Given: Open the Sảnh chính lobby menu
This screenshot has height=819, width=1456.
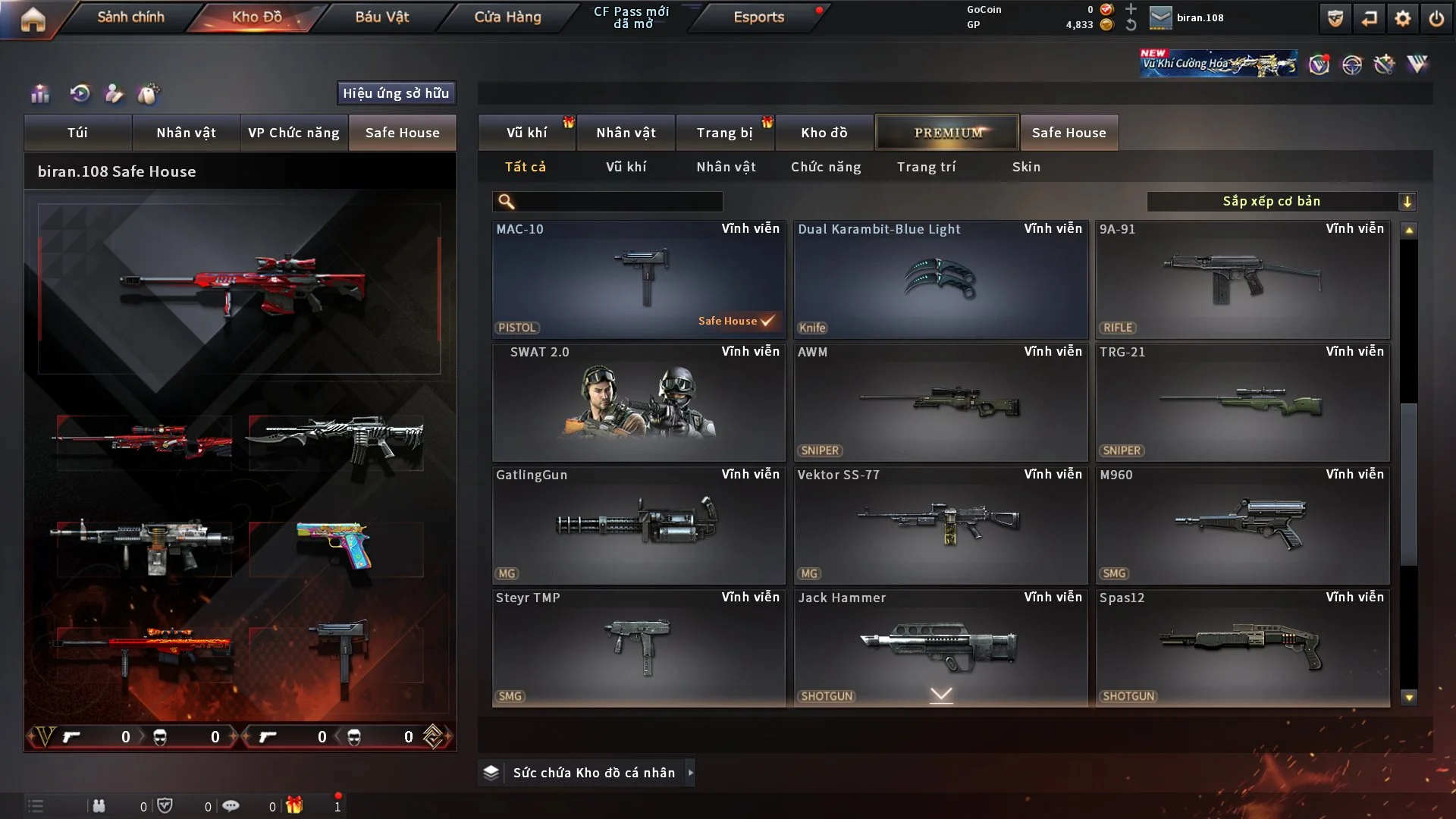Looking at the screenshot, I should click(x=130, y=17).
